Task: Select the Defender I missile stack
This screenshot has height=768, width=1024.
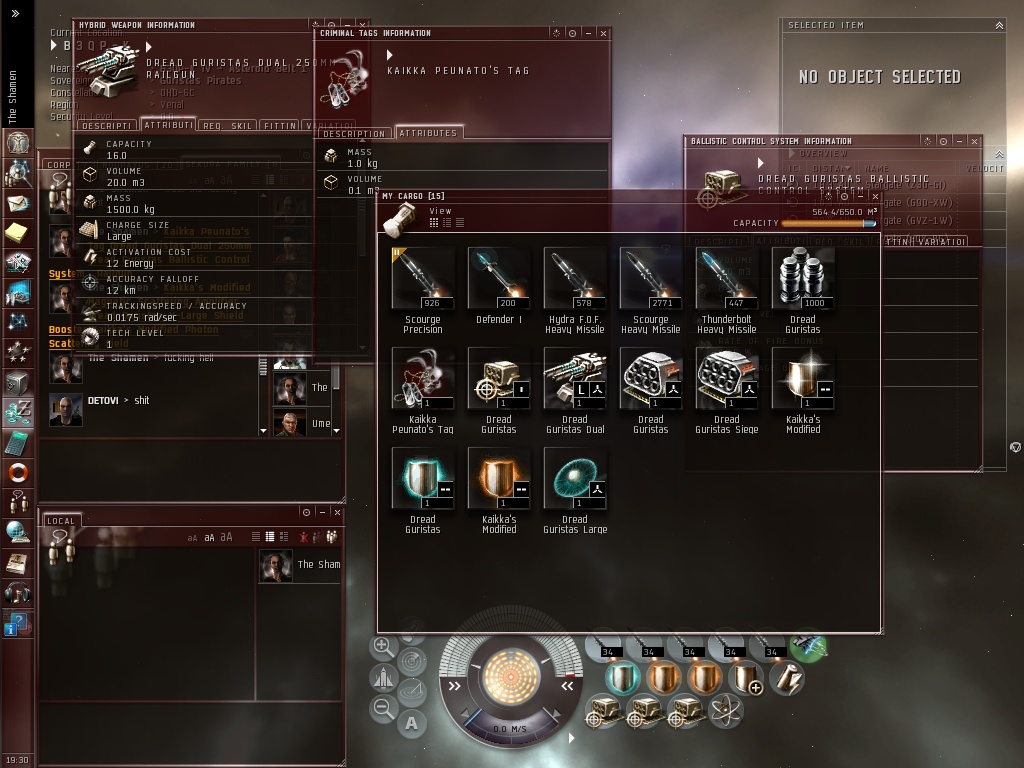Action: pos(498,279)
